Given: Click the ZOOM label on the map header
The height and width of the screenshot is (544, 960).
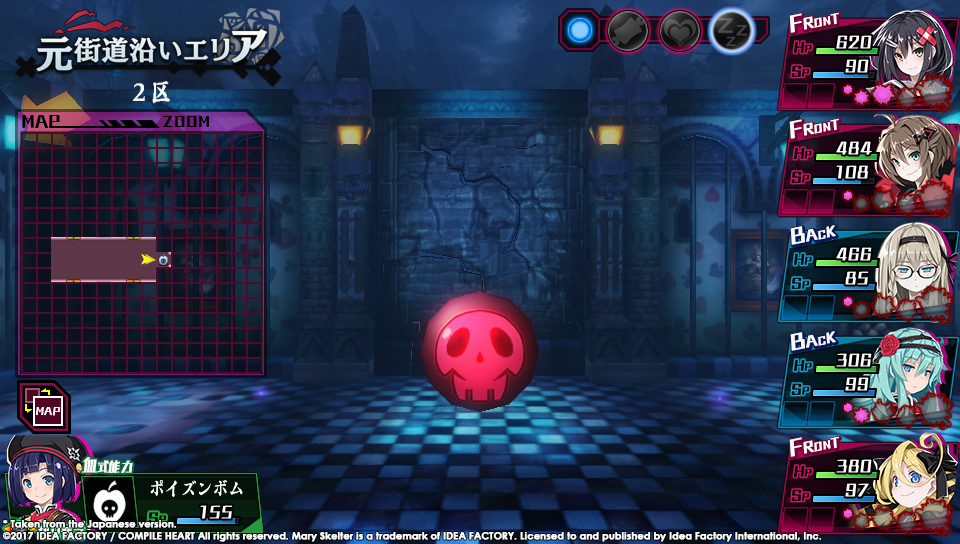Looking at the screenshot, I should coord(184,122).
